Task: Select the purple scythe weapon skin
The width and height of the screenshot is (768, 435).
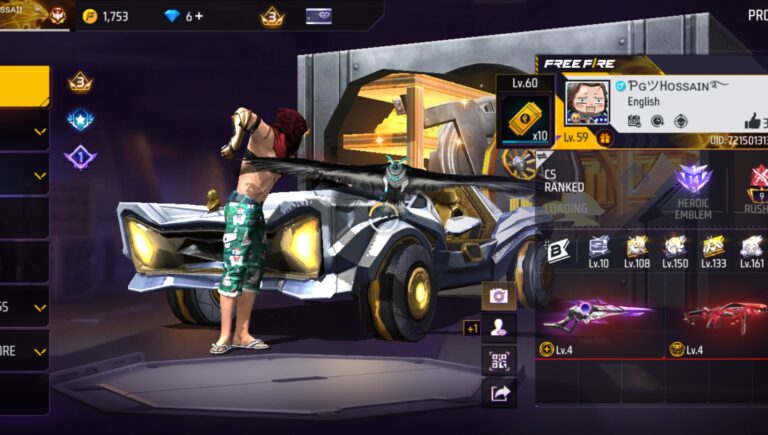Action: 597,315
